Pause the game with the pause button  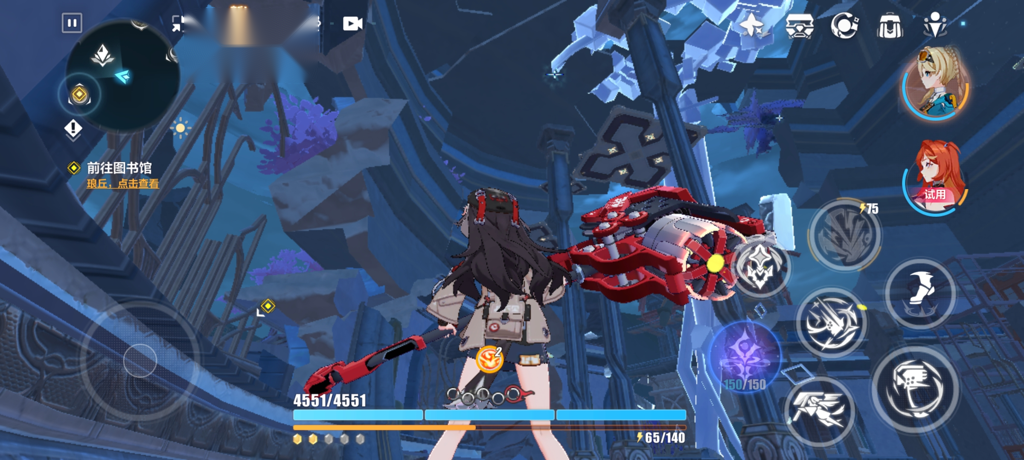[x=72, y=22]
